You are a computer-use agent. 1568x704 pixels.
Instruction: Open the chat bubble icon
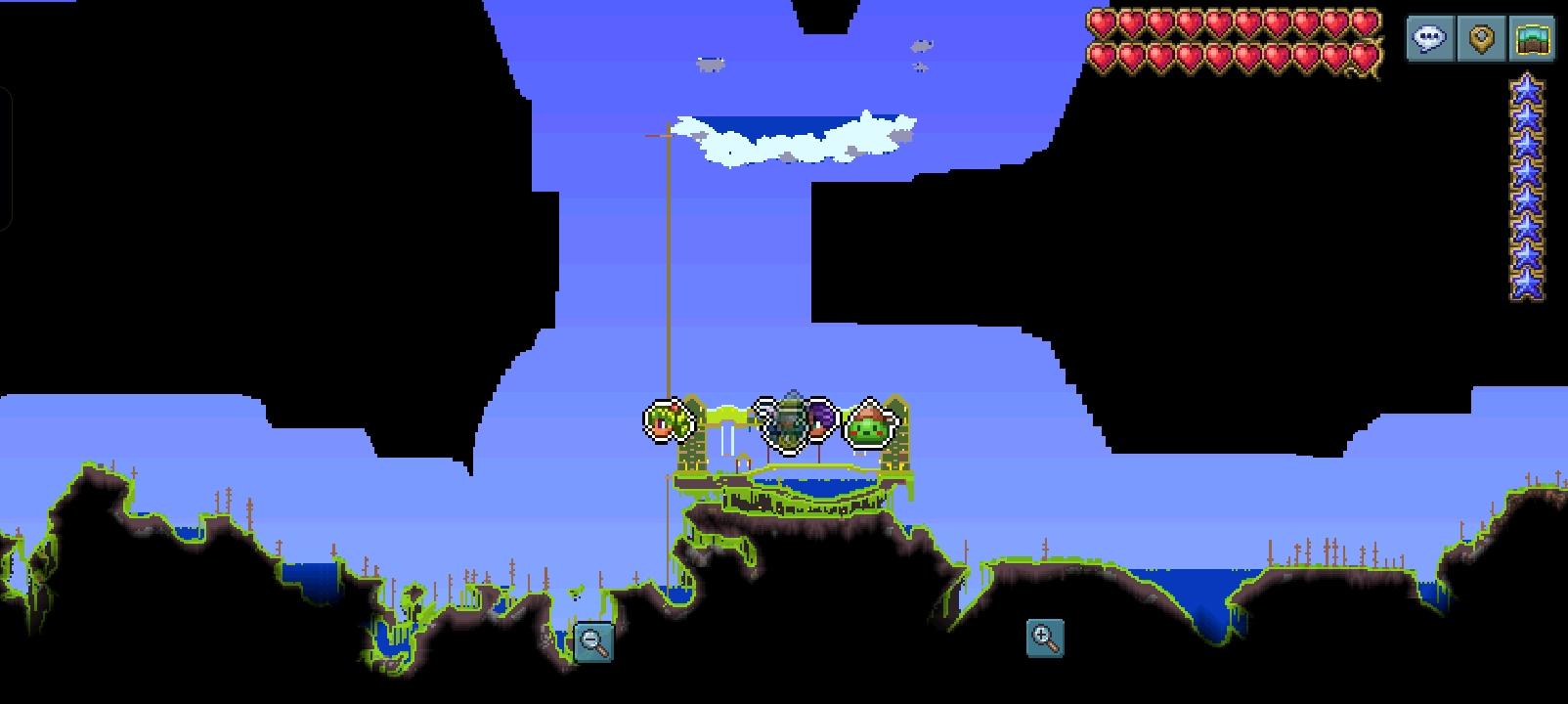point(1429,40)
